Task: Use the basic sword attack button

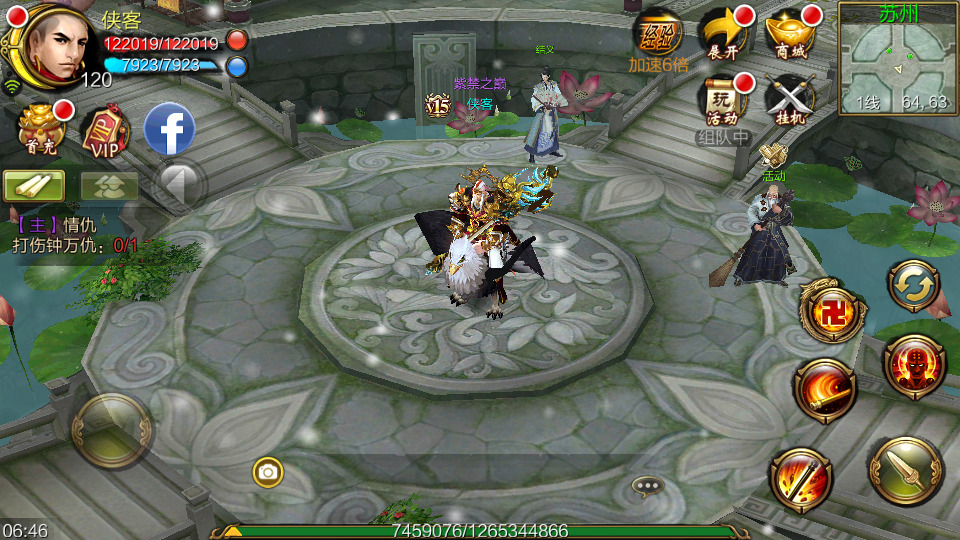Action: click(x=905, y=471)
